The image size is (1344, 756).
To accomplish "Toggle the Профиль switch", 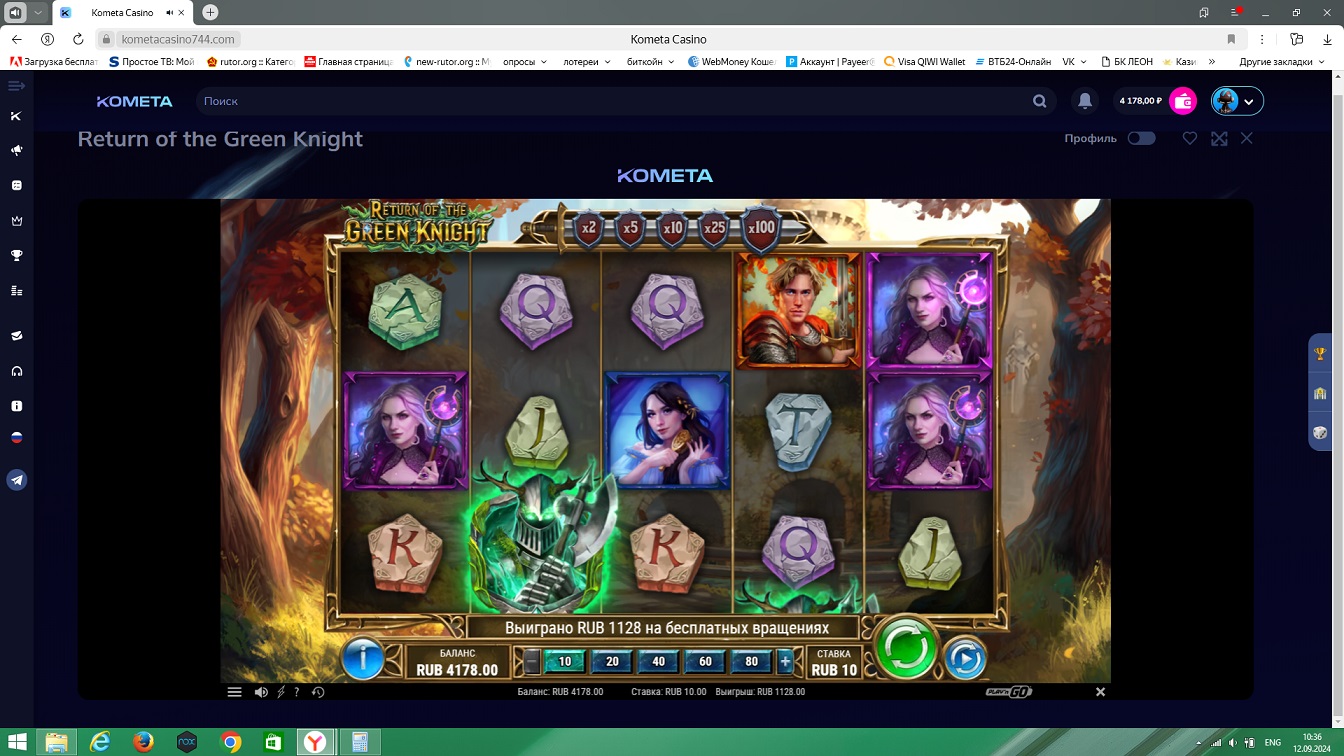I will pos(1141,139).
